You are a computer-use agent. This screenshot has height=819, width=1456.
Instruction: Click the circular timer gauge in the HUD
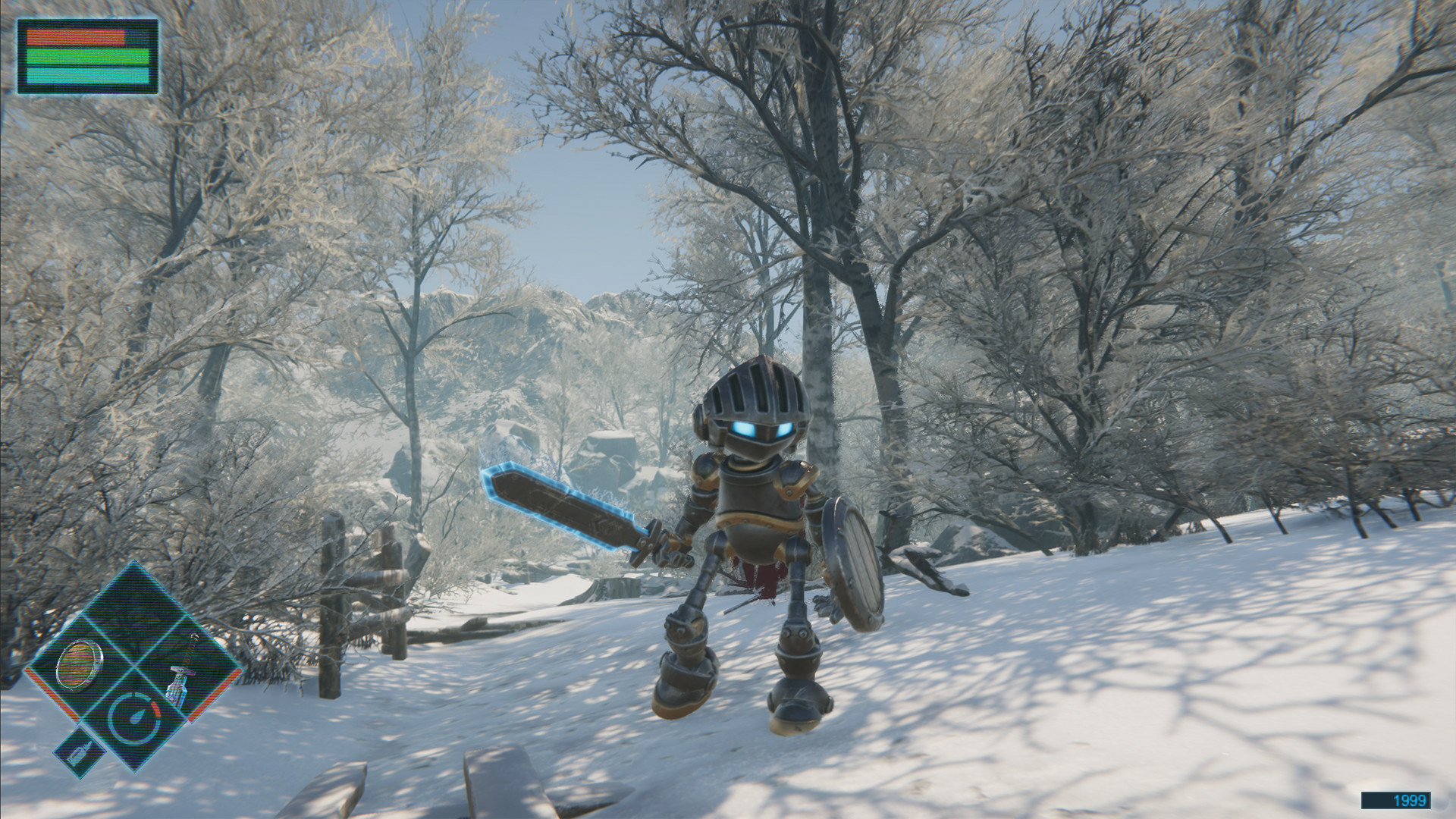tap(137, 717)
